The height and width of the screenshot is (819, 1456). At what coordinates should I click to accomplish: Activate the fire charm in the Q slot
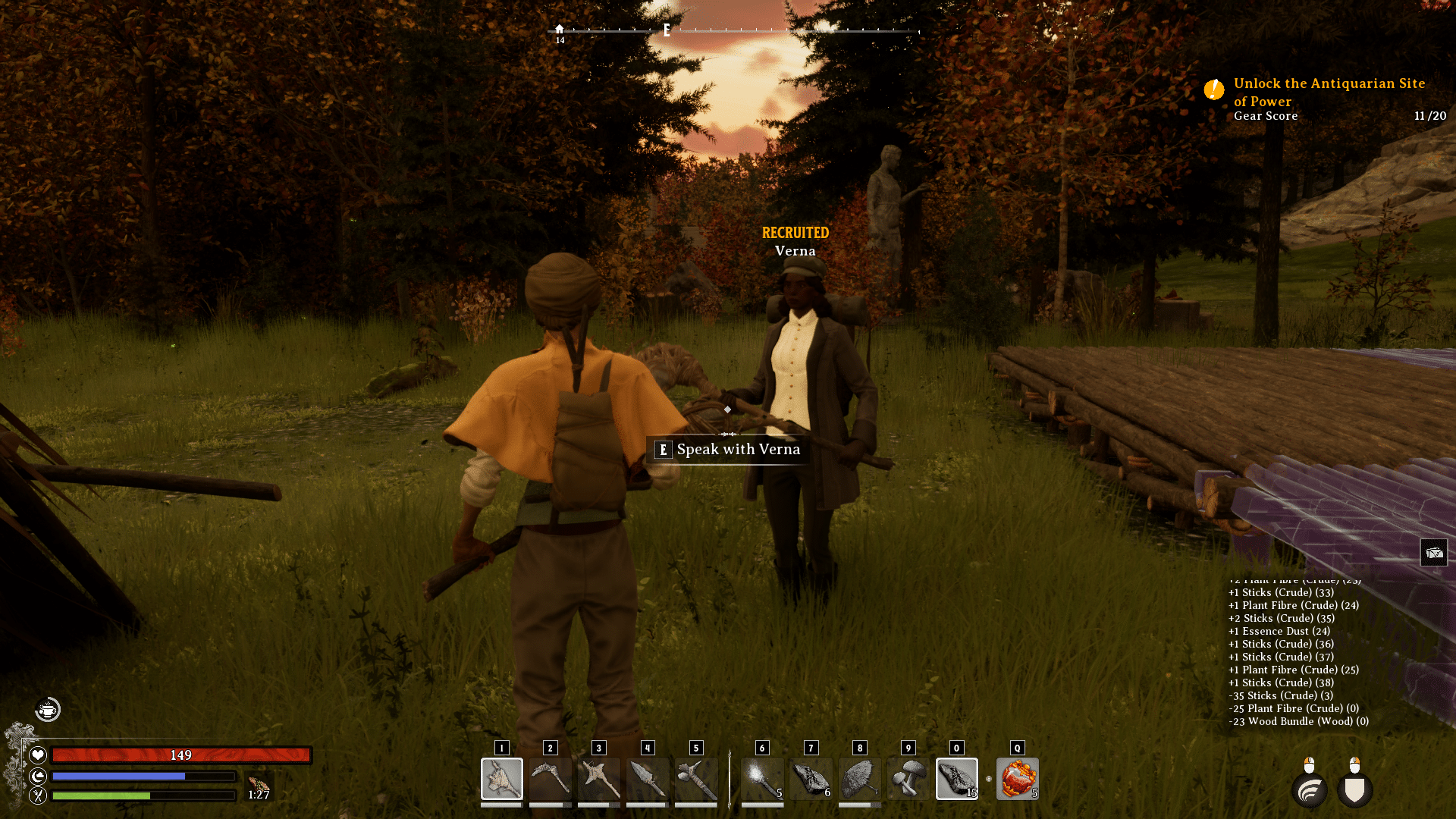tap(1017, 779)
